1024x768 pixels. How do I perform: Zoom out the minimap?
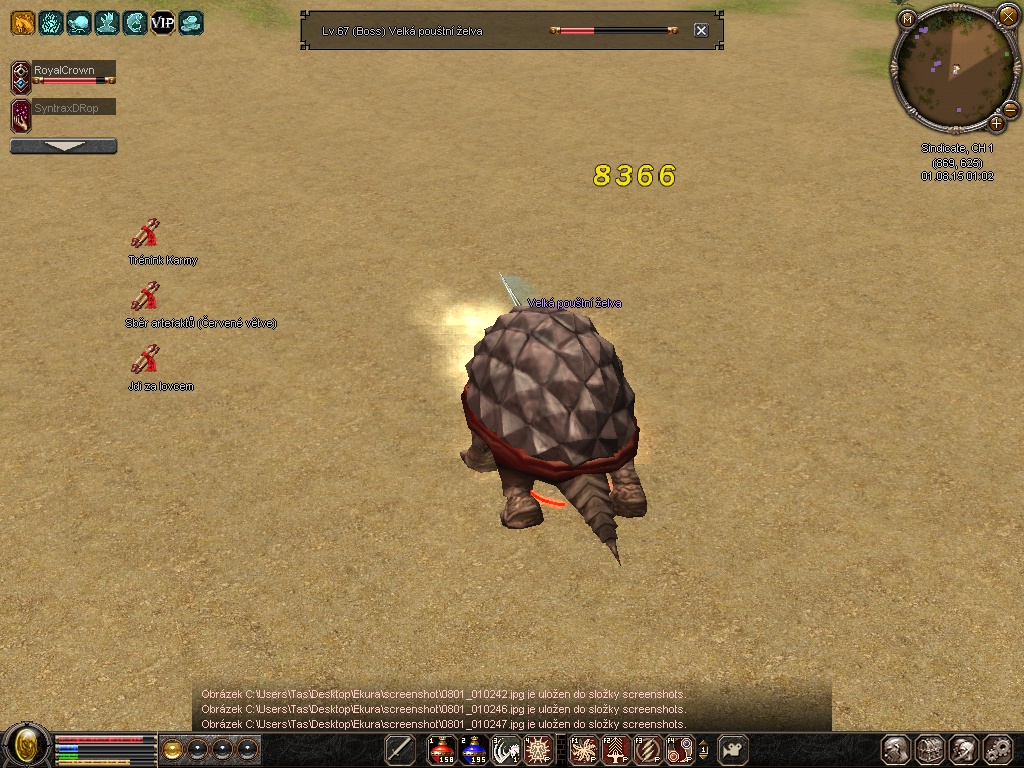1010,109
